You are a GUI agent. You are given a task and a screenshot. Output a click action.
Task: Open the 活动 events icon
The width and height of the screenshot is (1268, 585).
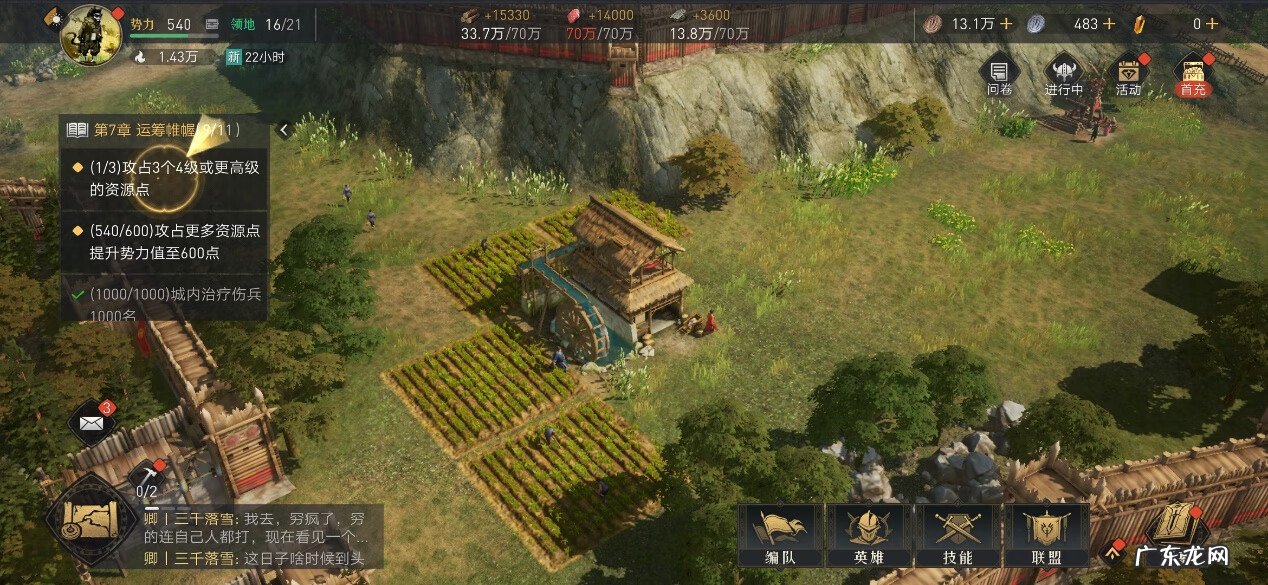point(1128,74)
